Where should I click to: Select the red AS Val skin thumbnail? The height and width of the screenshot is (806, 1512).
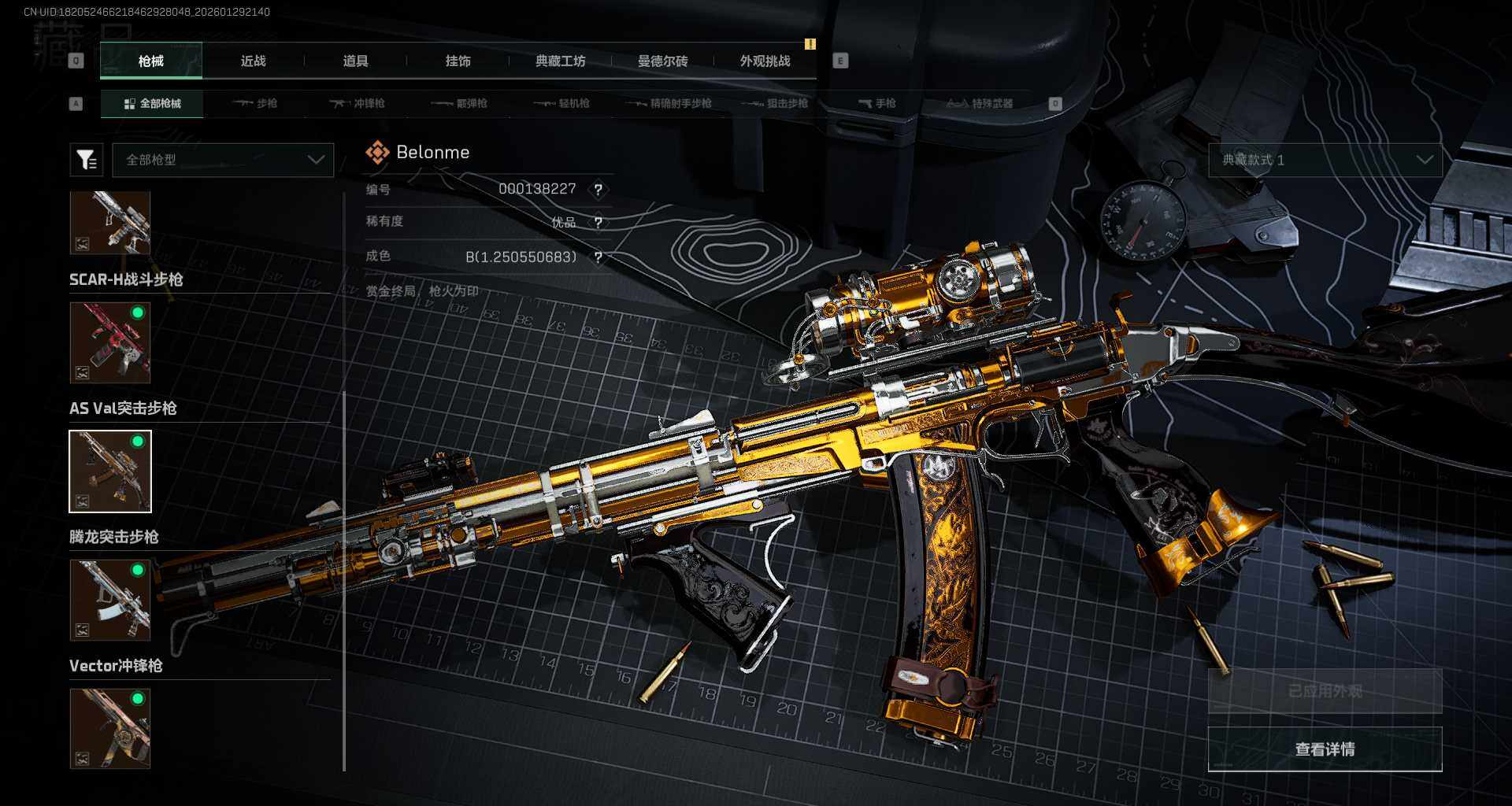tap(110, 342)
